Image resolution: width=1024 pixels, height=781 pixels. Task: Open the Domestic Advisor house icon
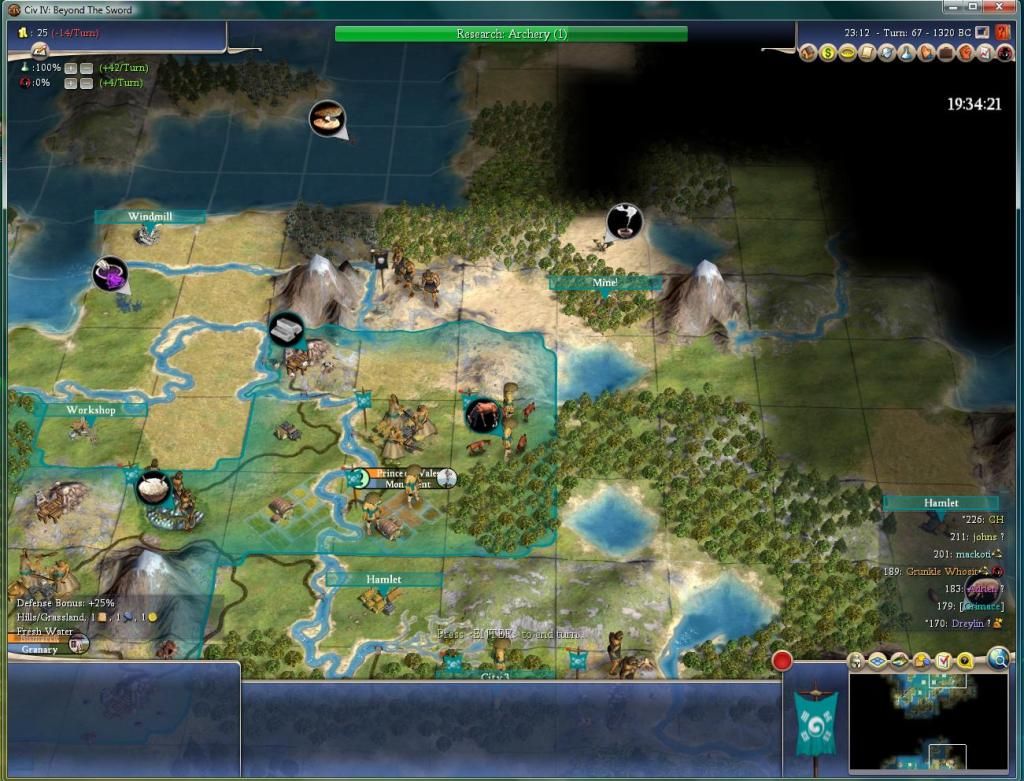[808, 53]
